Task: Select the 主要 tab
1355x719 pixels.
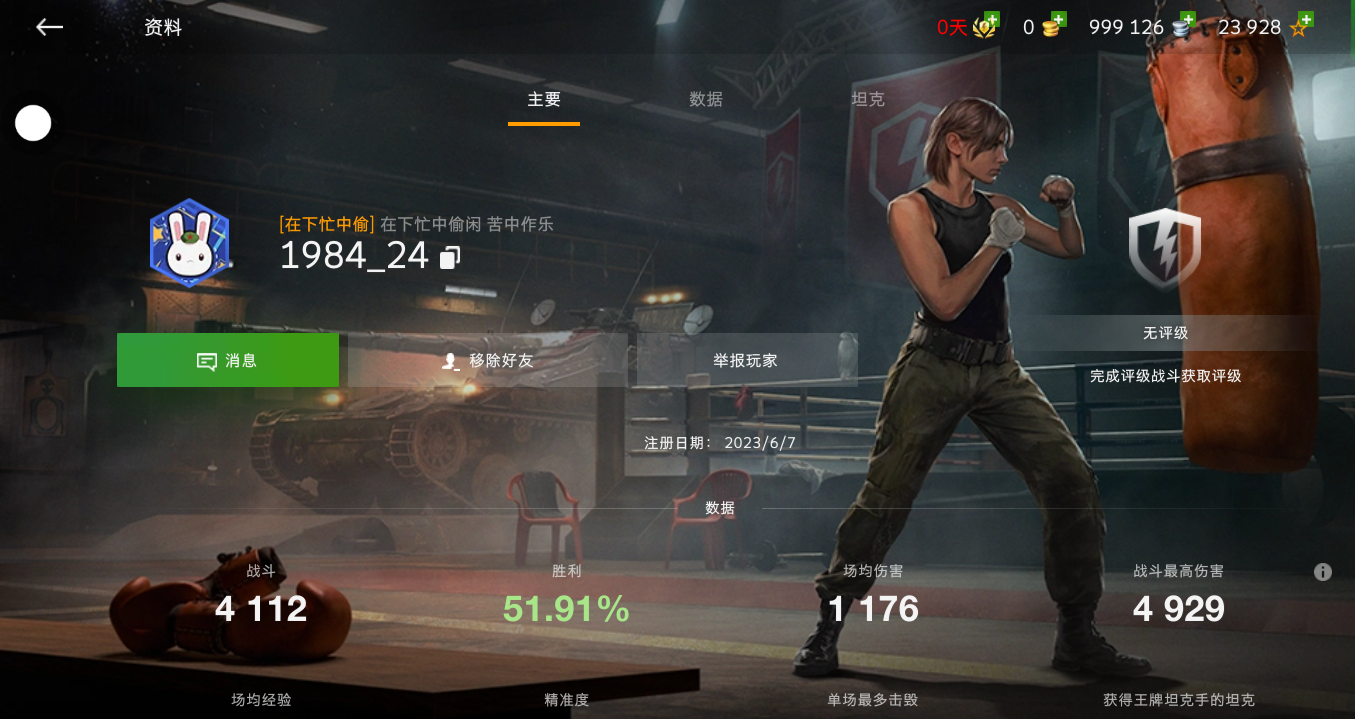Action: (x=544, y=100)
